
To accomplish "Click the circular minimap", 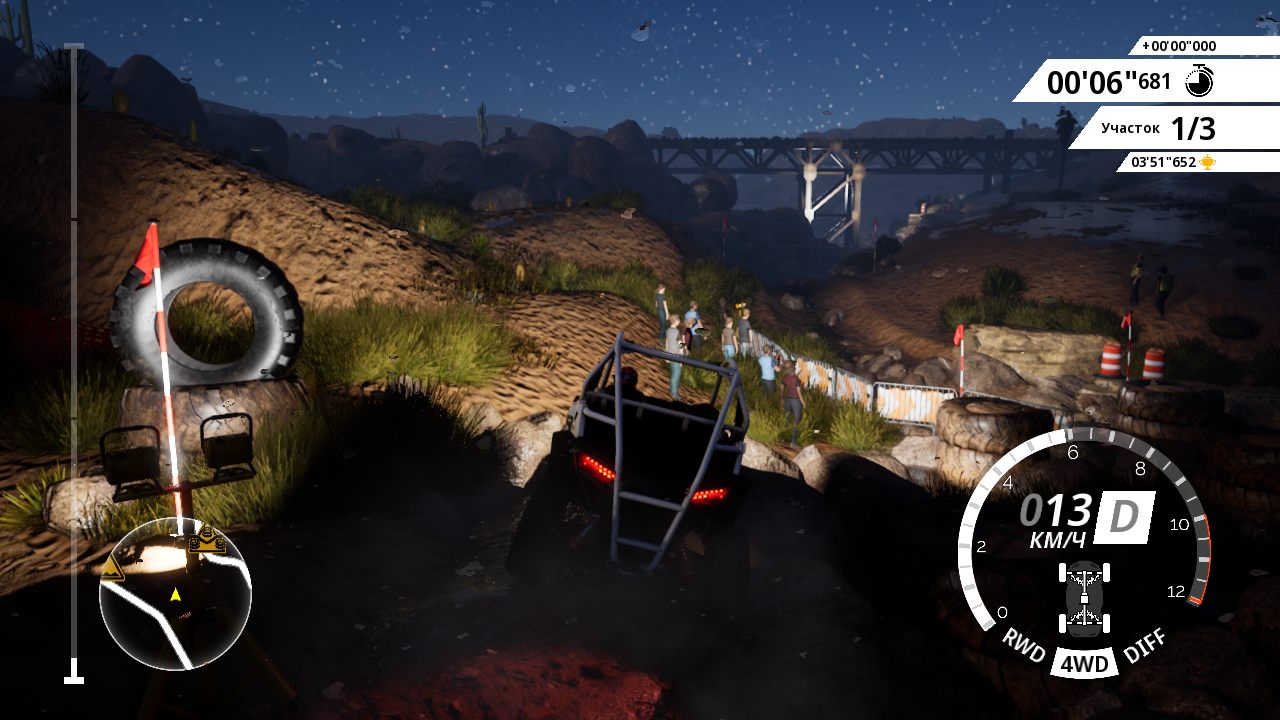I will [x=175, y=594].
